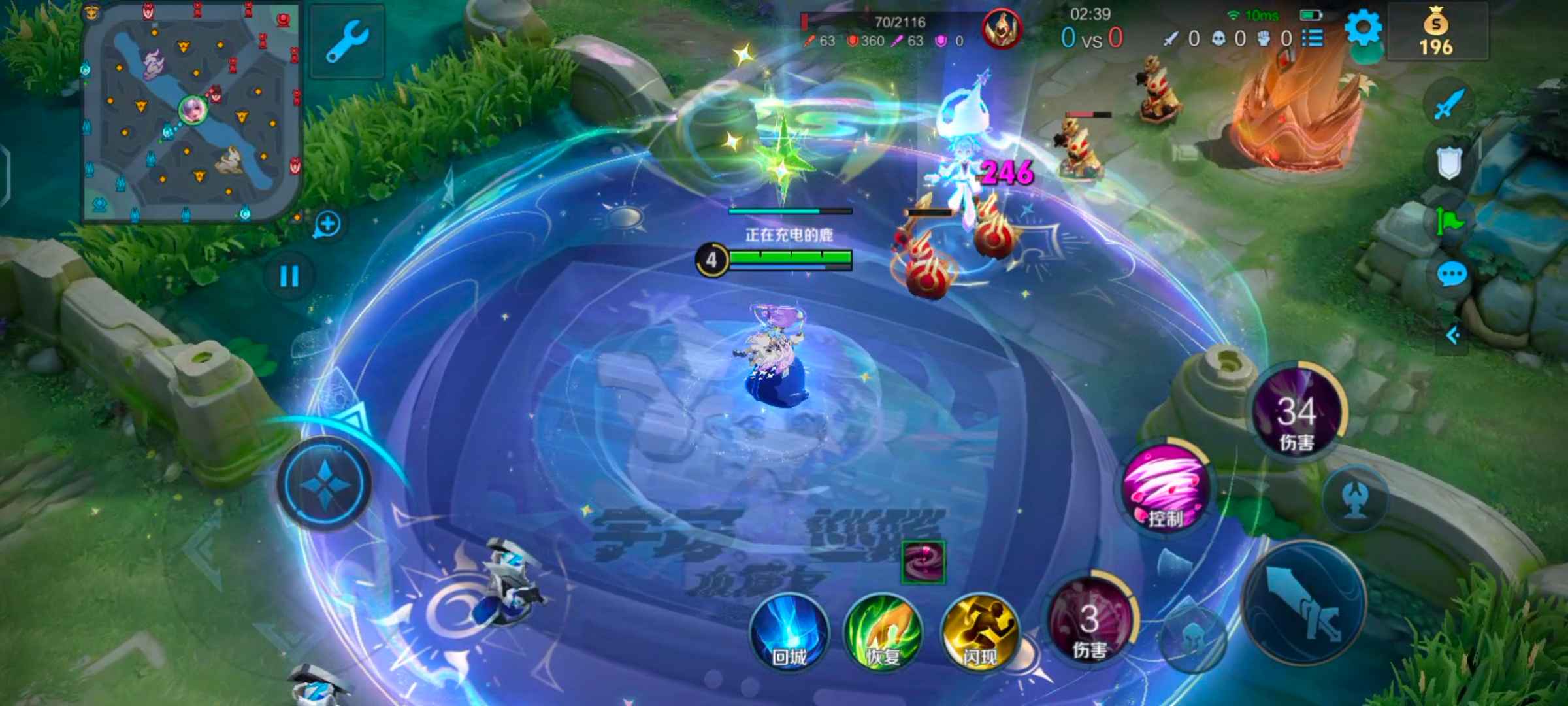Pause with the pause button
Image resolution: width=1568 pixels, height=706 pixels.
289,276
